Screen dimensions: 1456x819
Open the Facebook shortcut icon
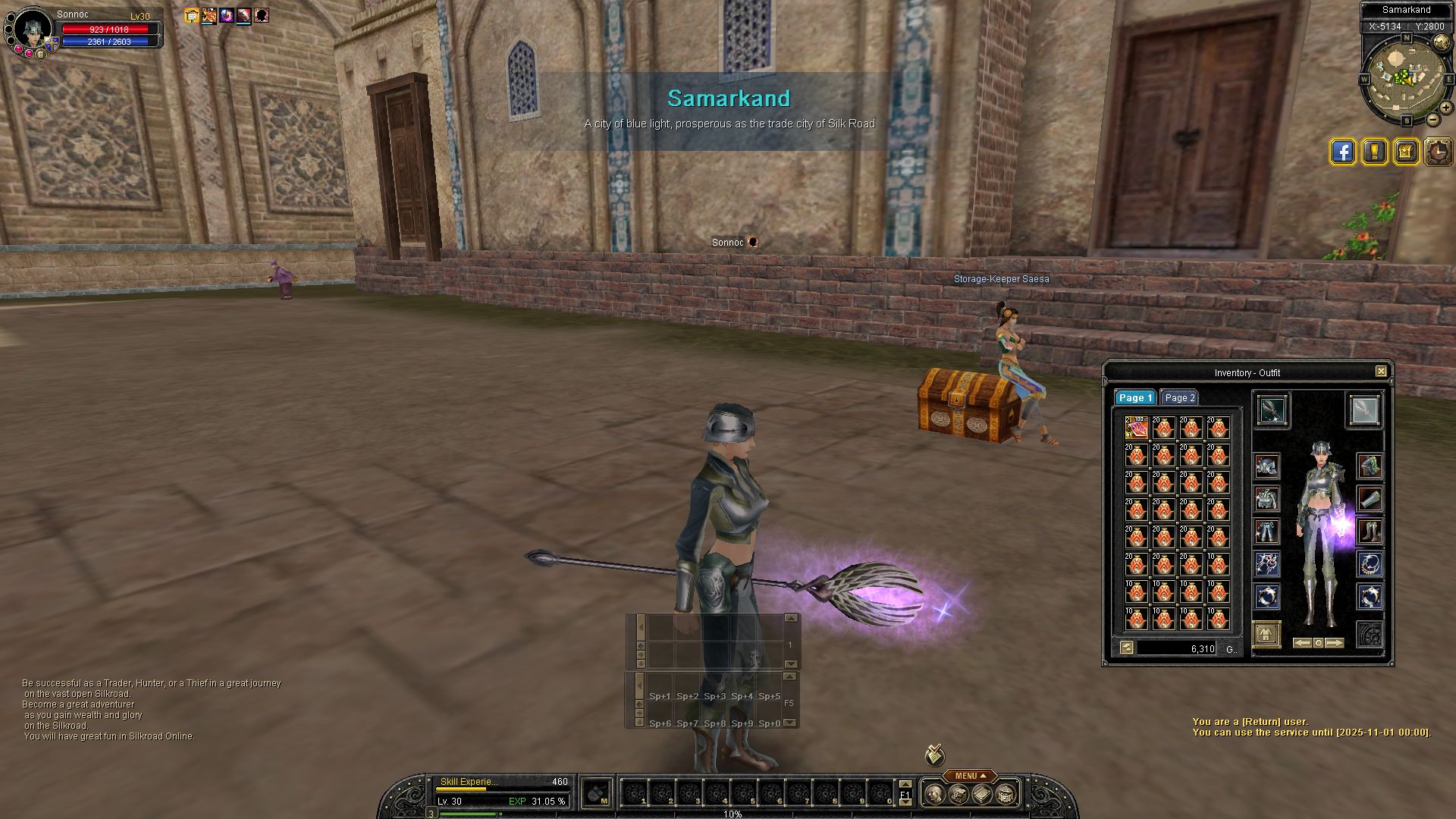(1342, 152)
